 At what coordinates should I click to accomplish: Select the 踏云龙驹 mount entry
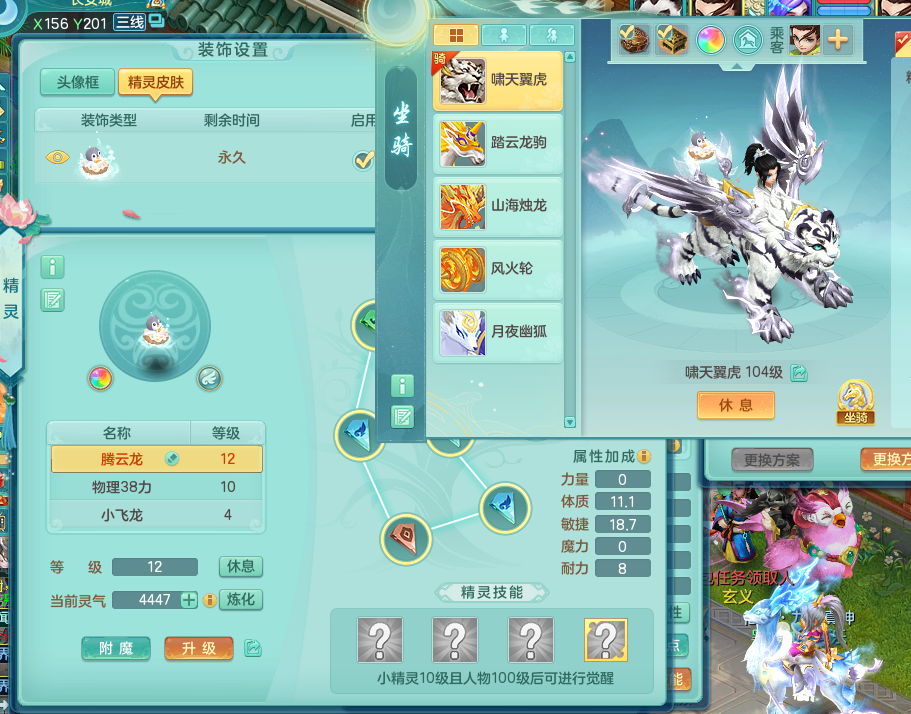click(498, 143)
